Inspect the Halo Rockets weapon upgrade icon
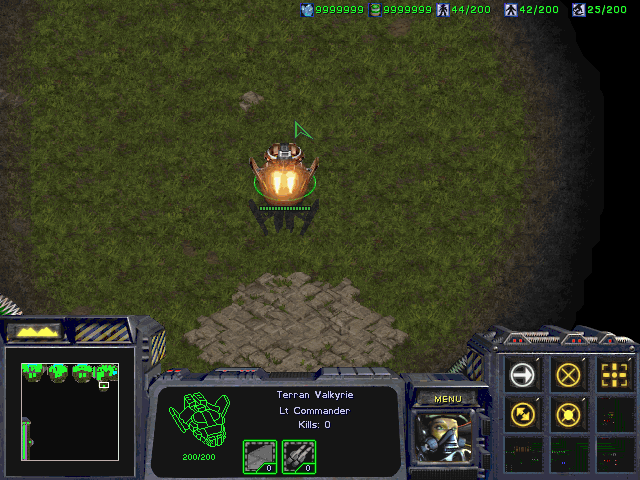 (x=297, y=456)
